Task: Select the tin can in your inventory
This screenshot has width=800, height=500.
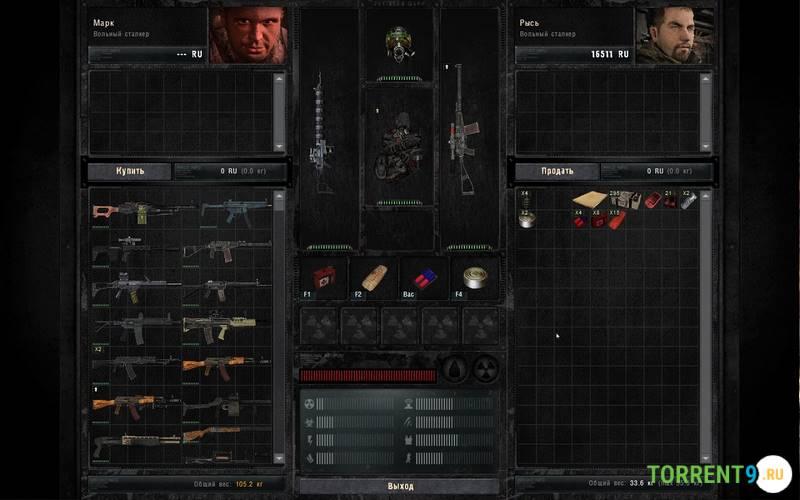Action: click(x=527, y=219)
